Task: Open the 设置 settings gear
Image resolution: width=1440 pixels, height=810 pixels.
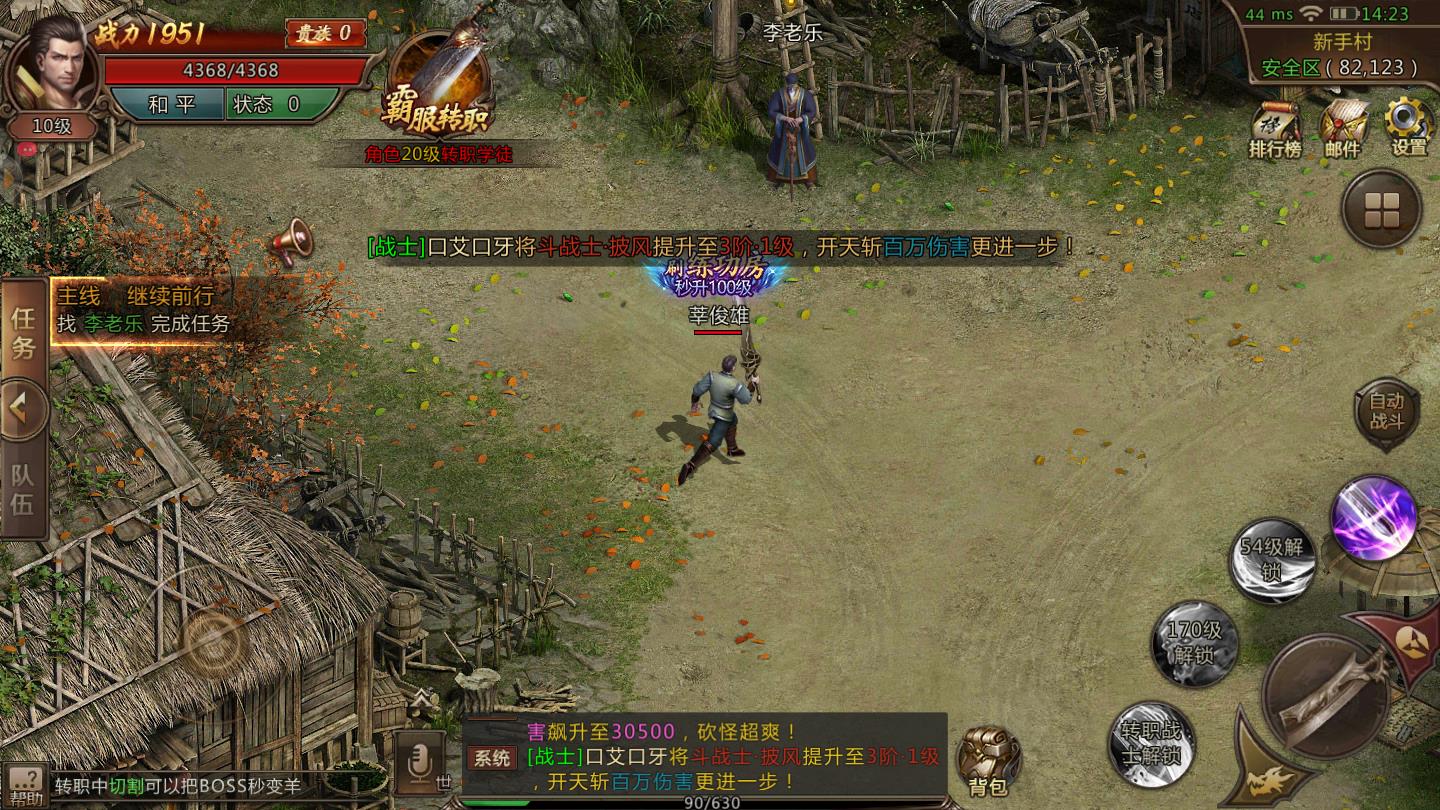Action: 1409,128
